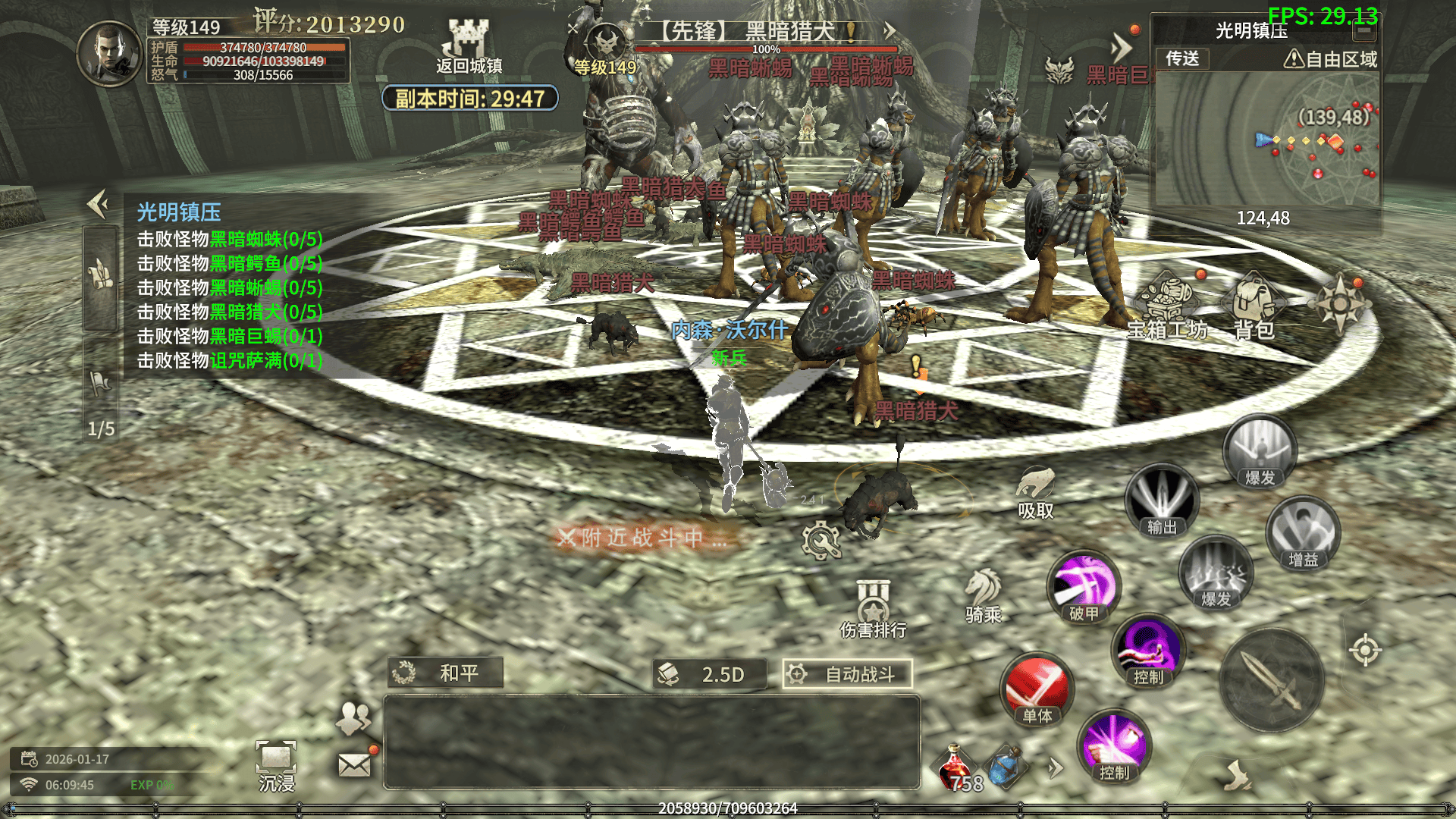This screenshot has width=1456, height=819.
Task: Open the 背包 backpack
Action: (x=1254, y=303)
